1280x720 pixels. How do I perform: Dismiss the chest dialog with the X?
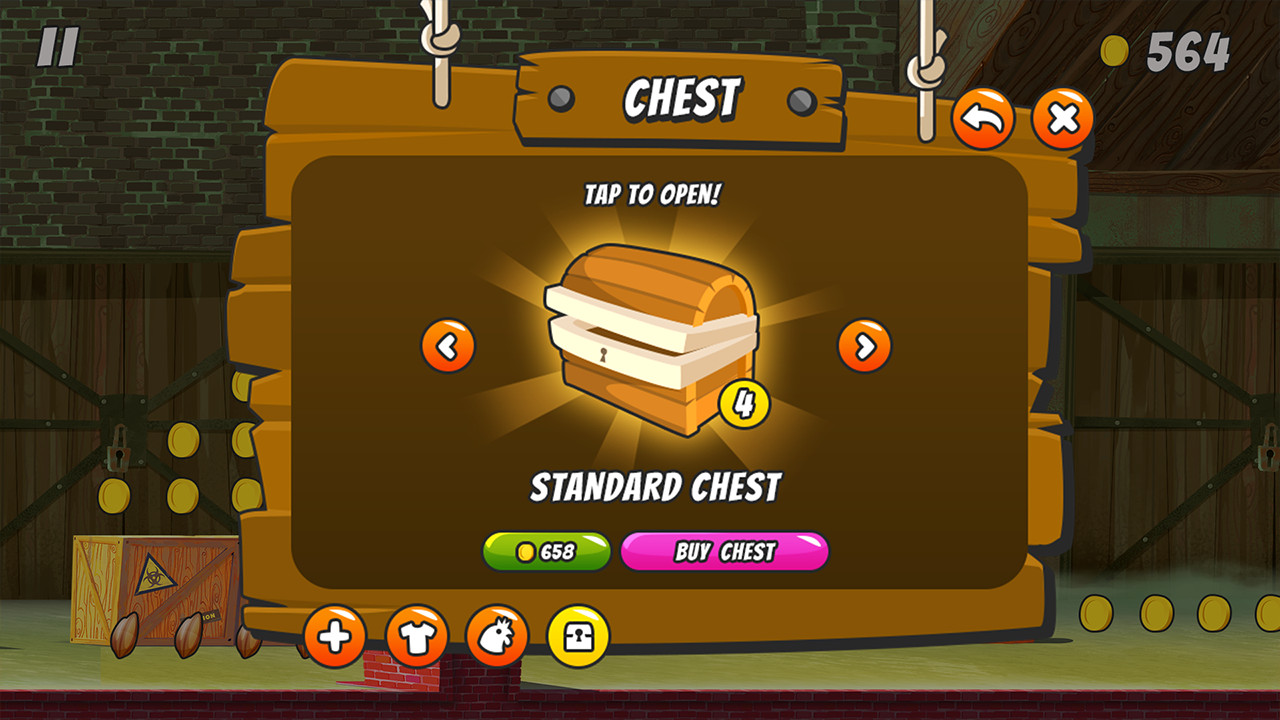[1062, 117]
